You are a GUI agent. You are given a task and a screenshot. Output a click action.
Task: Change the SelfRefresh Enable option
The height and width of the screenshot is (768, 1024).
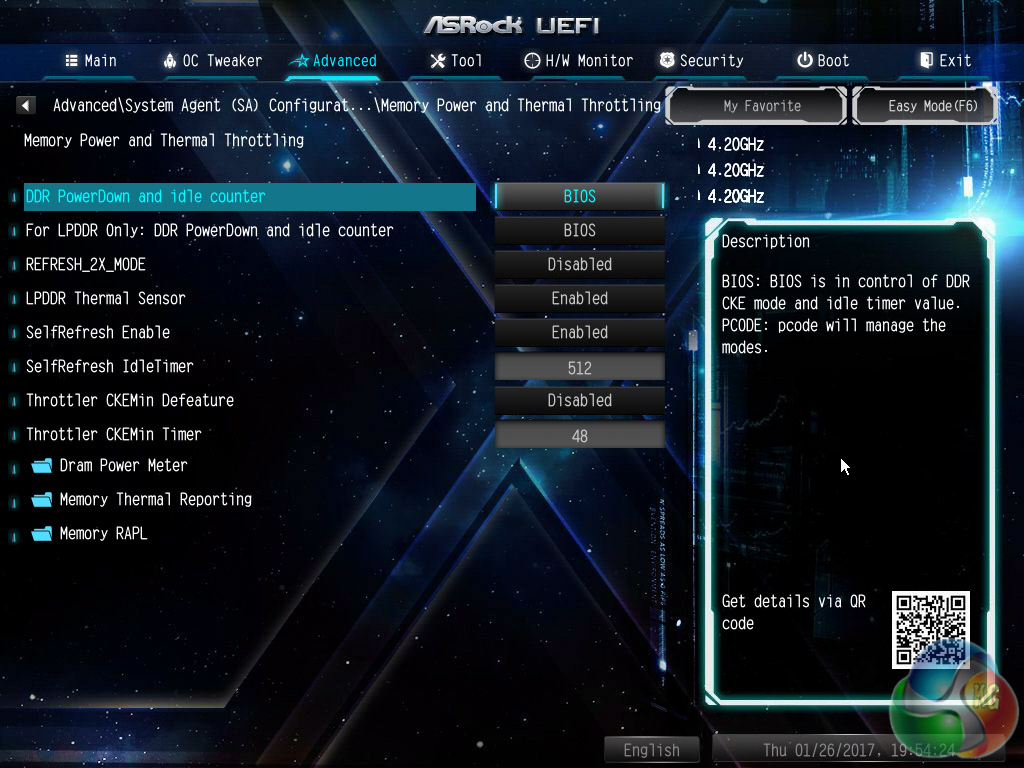click(580, 332)
